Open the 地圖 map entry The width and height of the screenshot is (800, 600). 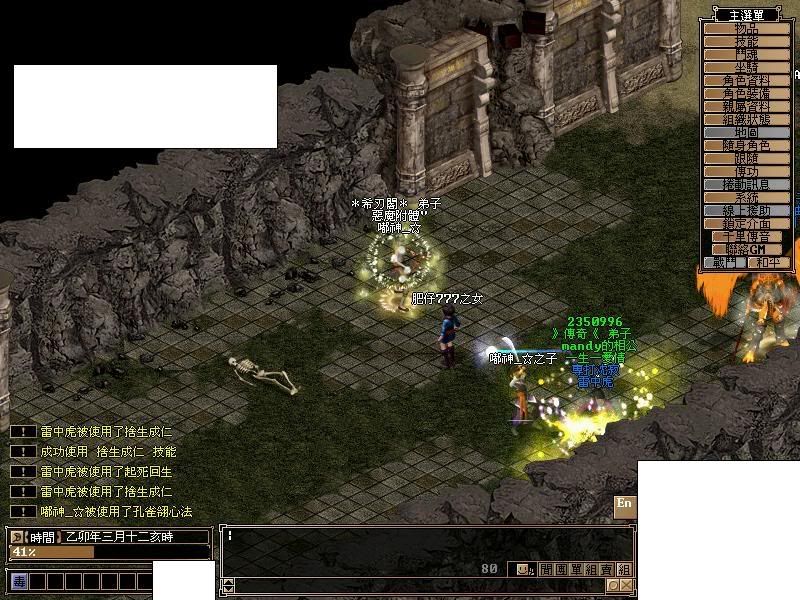click(747, 132)
